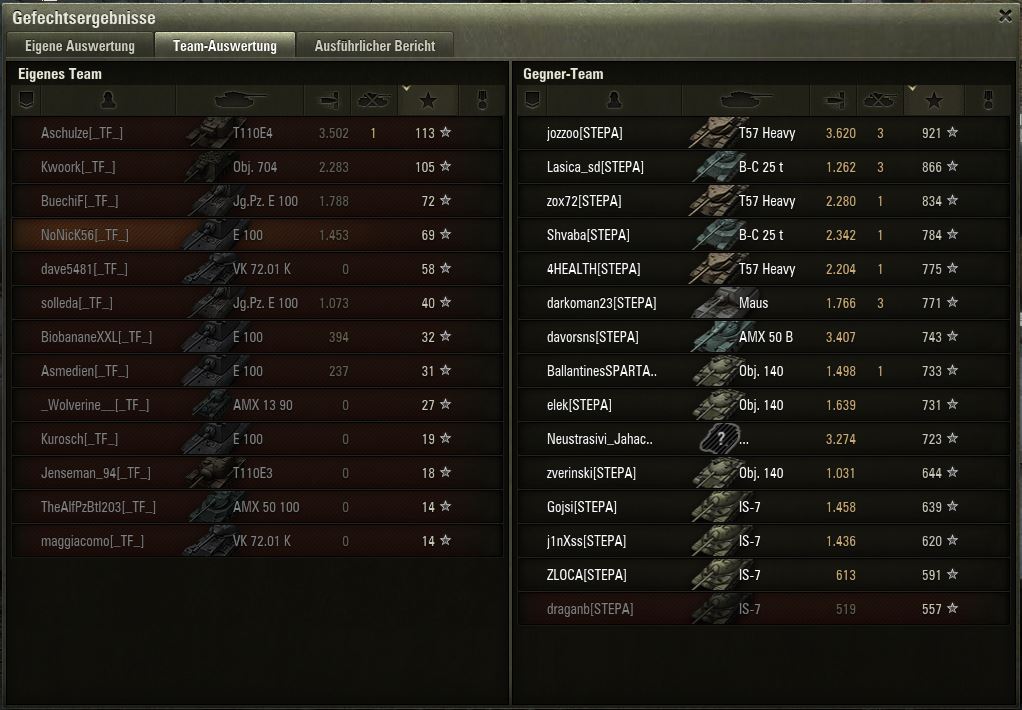Select player NoNicK56[_TF_] row
This screenshot has height=710, width=1022.
(85, 235)
